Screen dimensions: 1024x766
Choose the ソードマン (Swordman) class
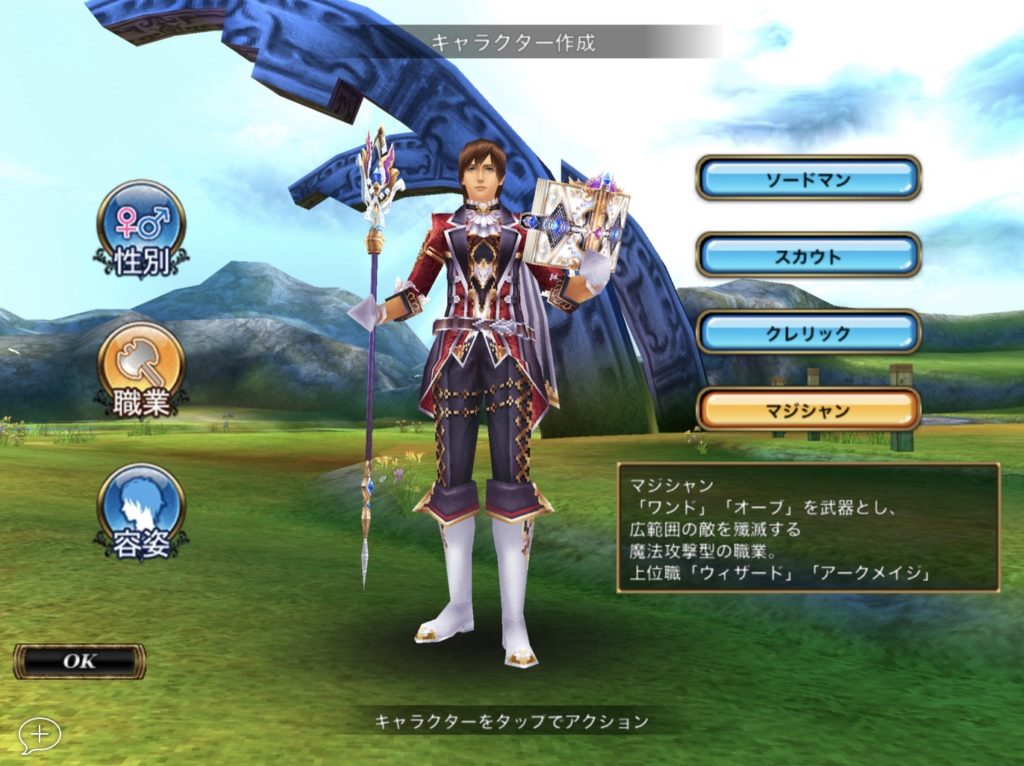coord(808,178)
